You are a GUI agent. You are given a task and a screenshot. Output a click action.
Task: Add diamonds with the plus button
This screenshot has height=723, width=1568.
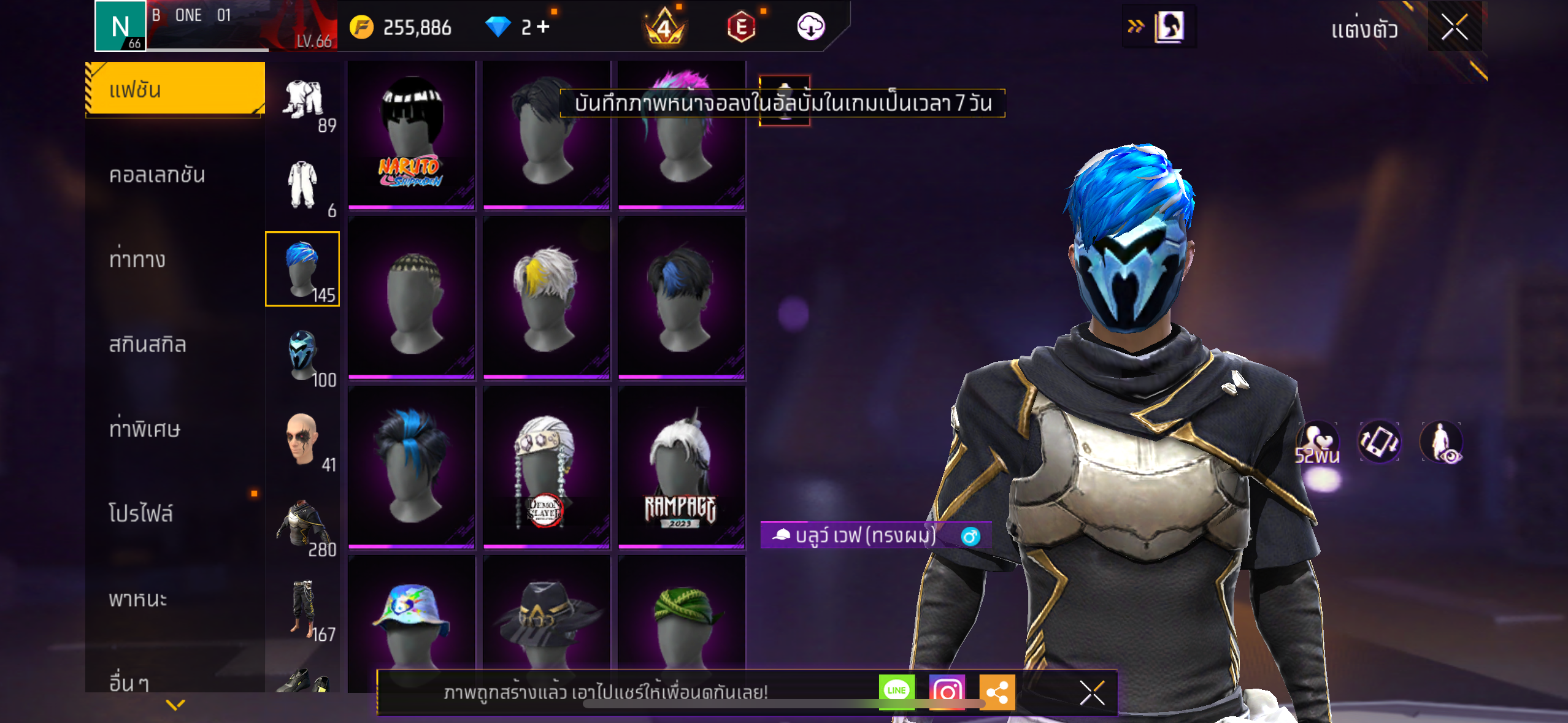point(543,27)
